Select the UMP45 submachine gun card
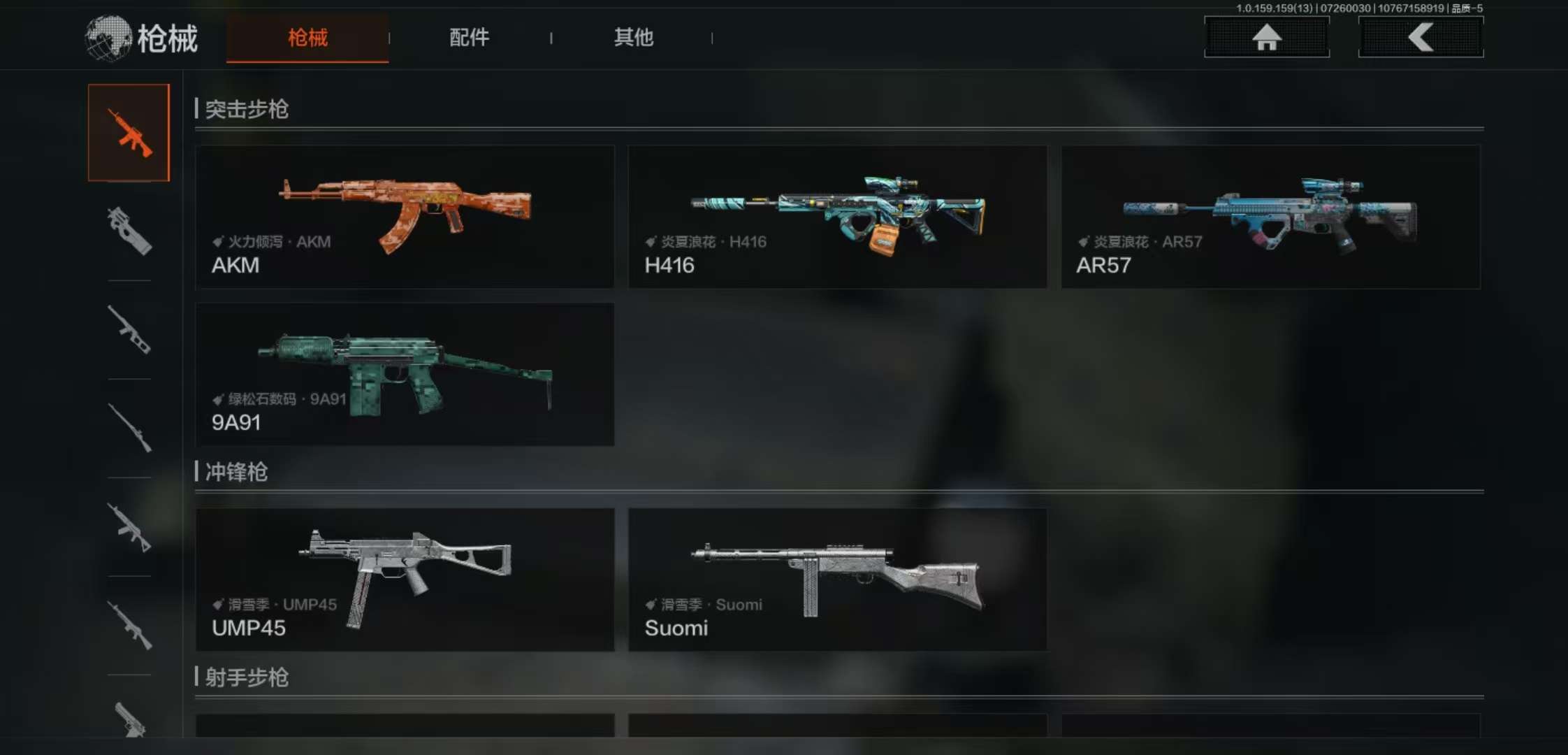This screenshot has width=1568, height=755. point(405,580)
